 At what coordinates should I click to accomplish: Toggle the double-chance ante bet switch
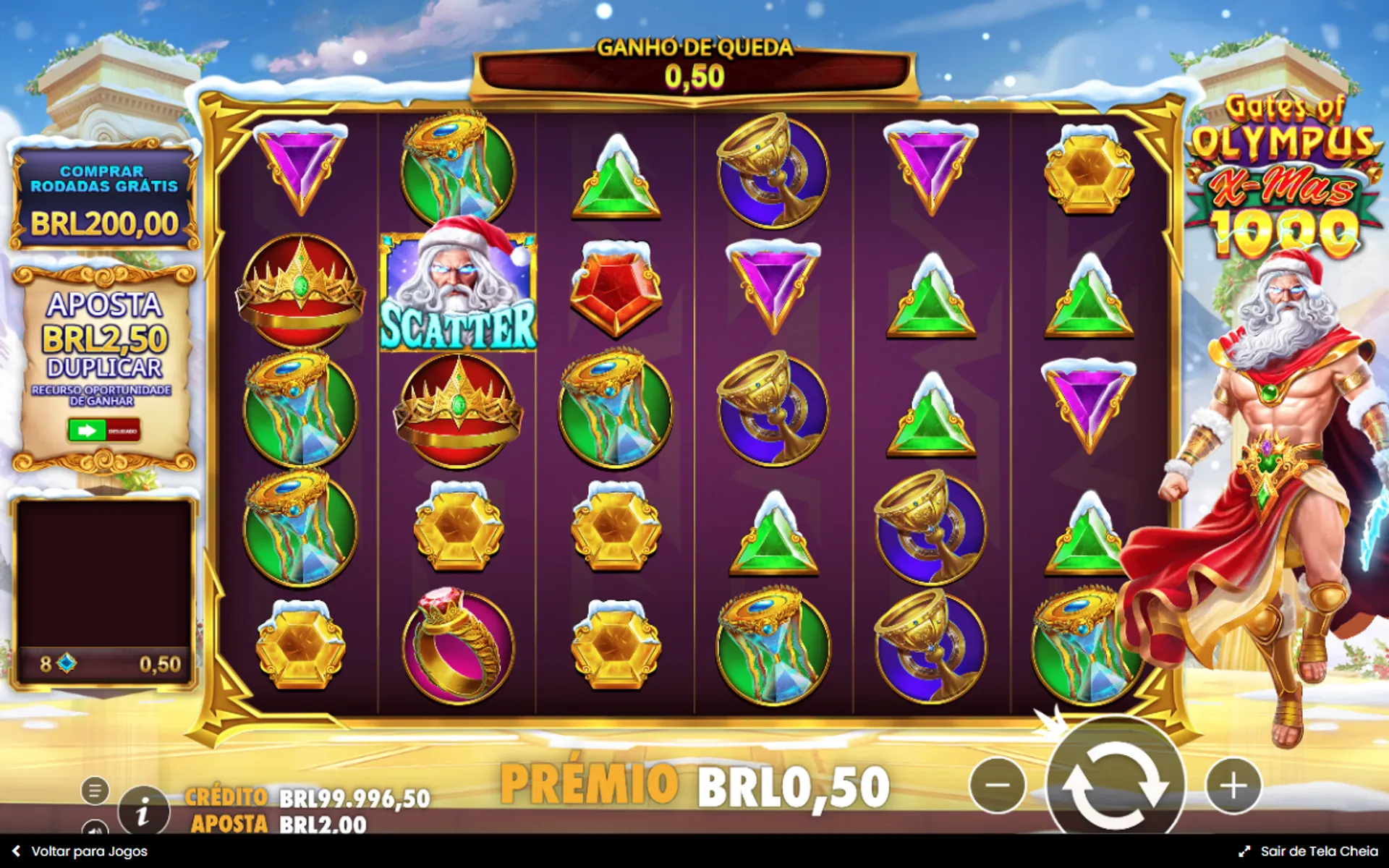click(x=103, y=430)
